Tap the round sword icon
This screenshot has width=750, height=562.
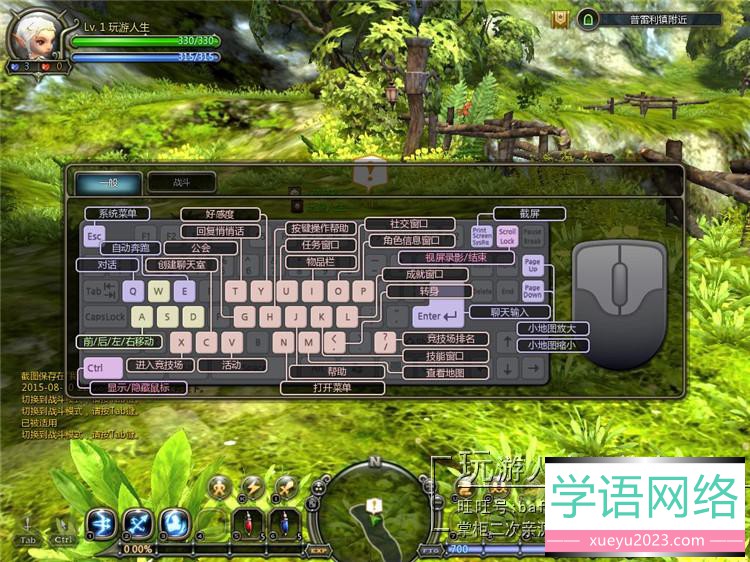(285, 487)
